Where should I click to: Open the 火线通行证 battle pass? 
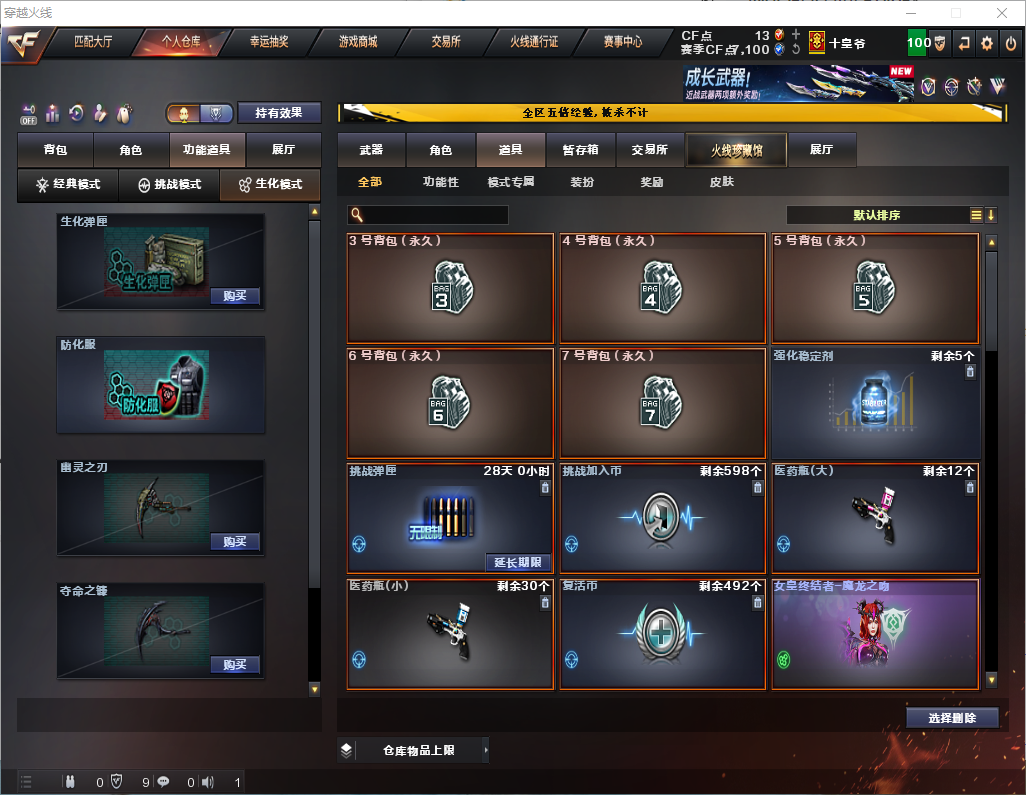tap(534, 42)
